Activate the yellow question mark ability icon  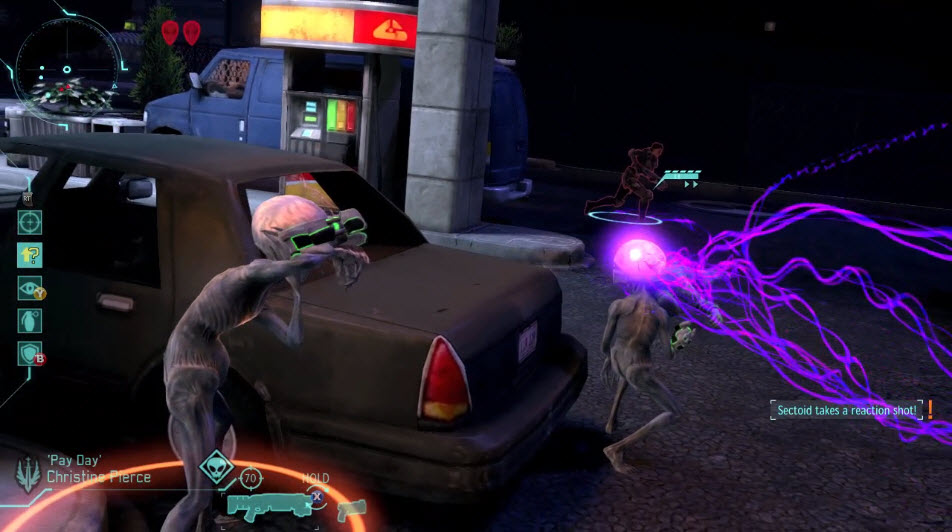[30, 255]
